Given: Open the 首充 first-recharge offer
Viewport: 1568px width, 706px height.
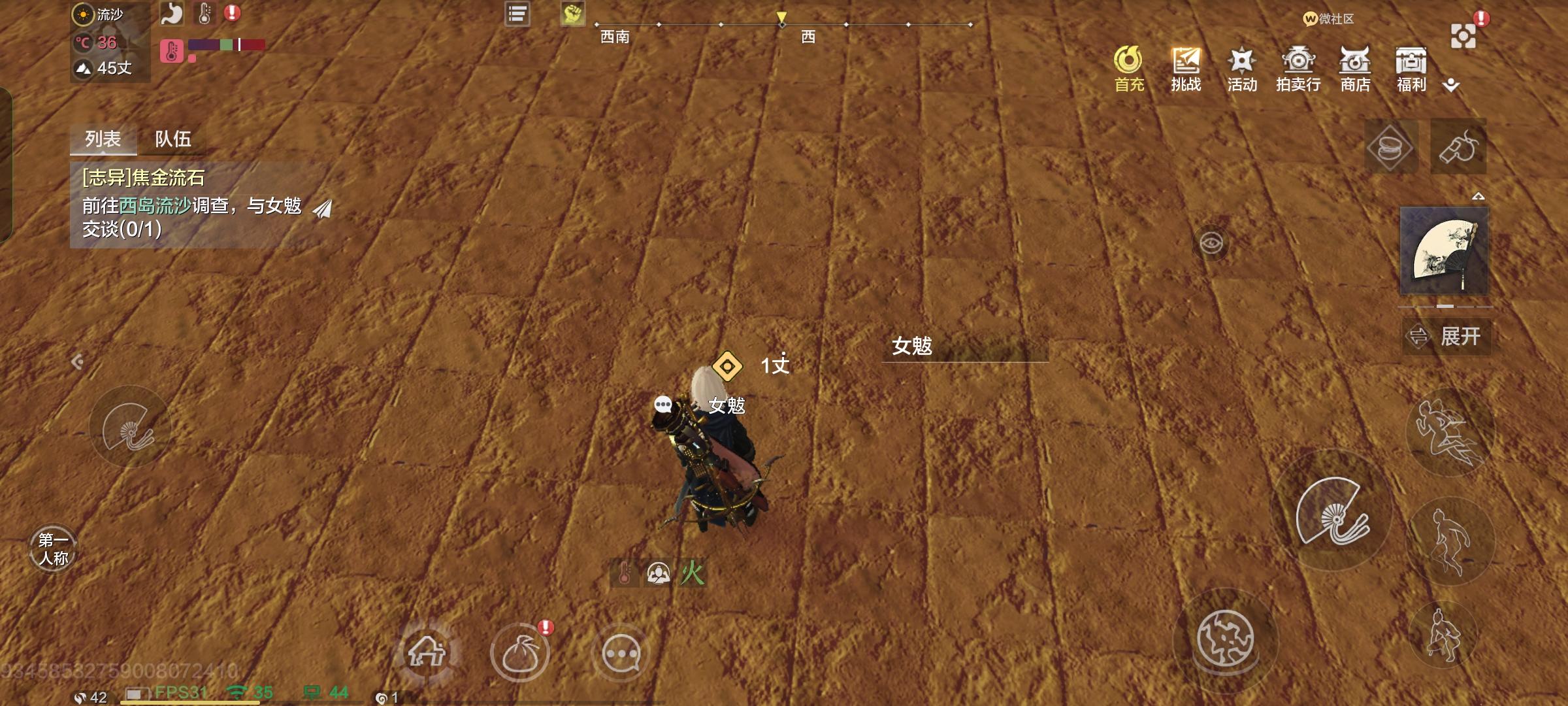Looking at the screenshot, I should coord(1129,65).
